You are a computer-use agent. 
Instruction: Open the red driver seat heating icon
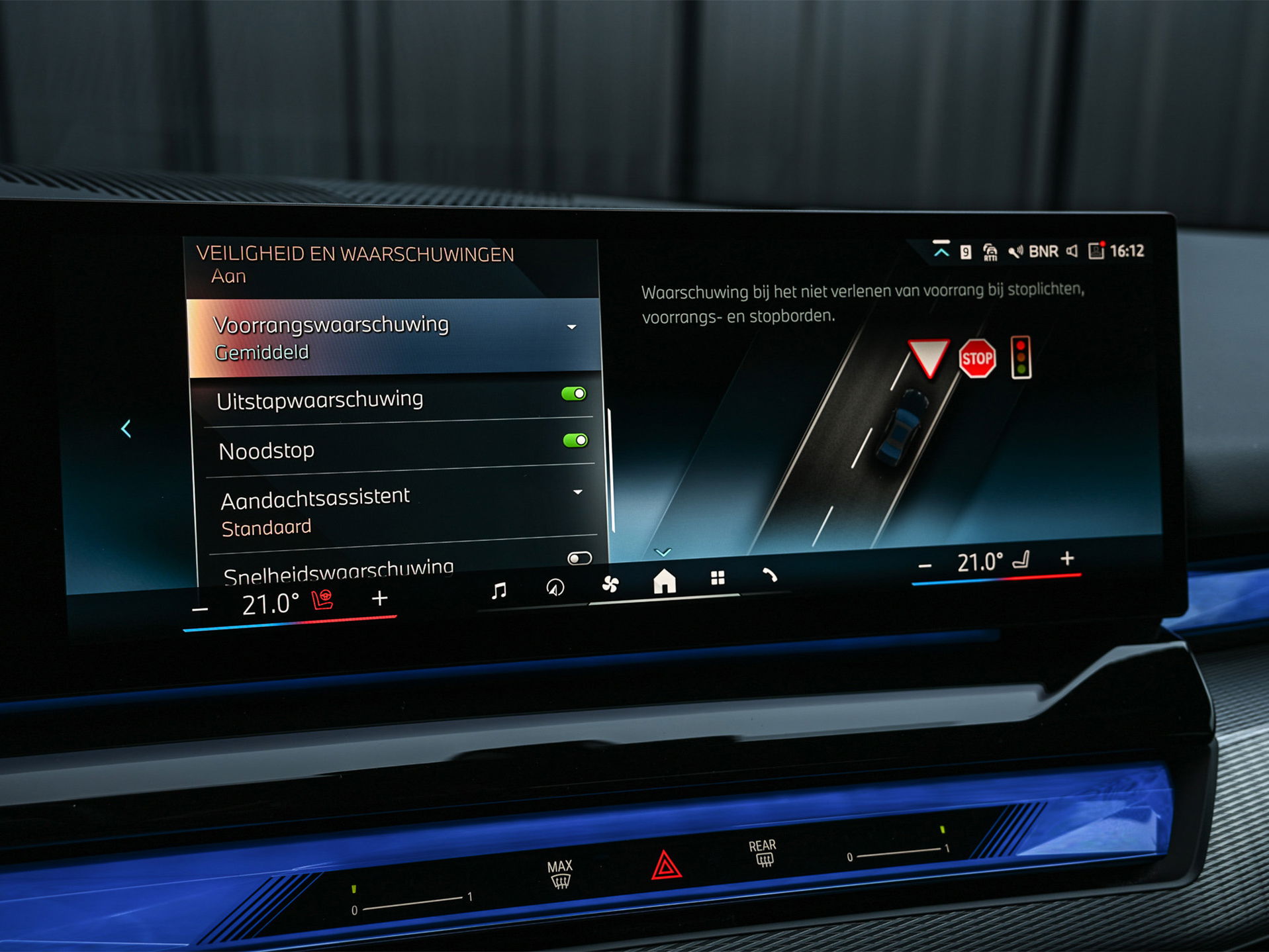point(323,600)
